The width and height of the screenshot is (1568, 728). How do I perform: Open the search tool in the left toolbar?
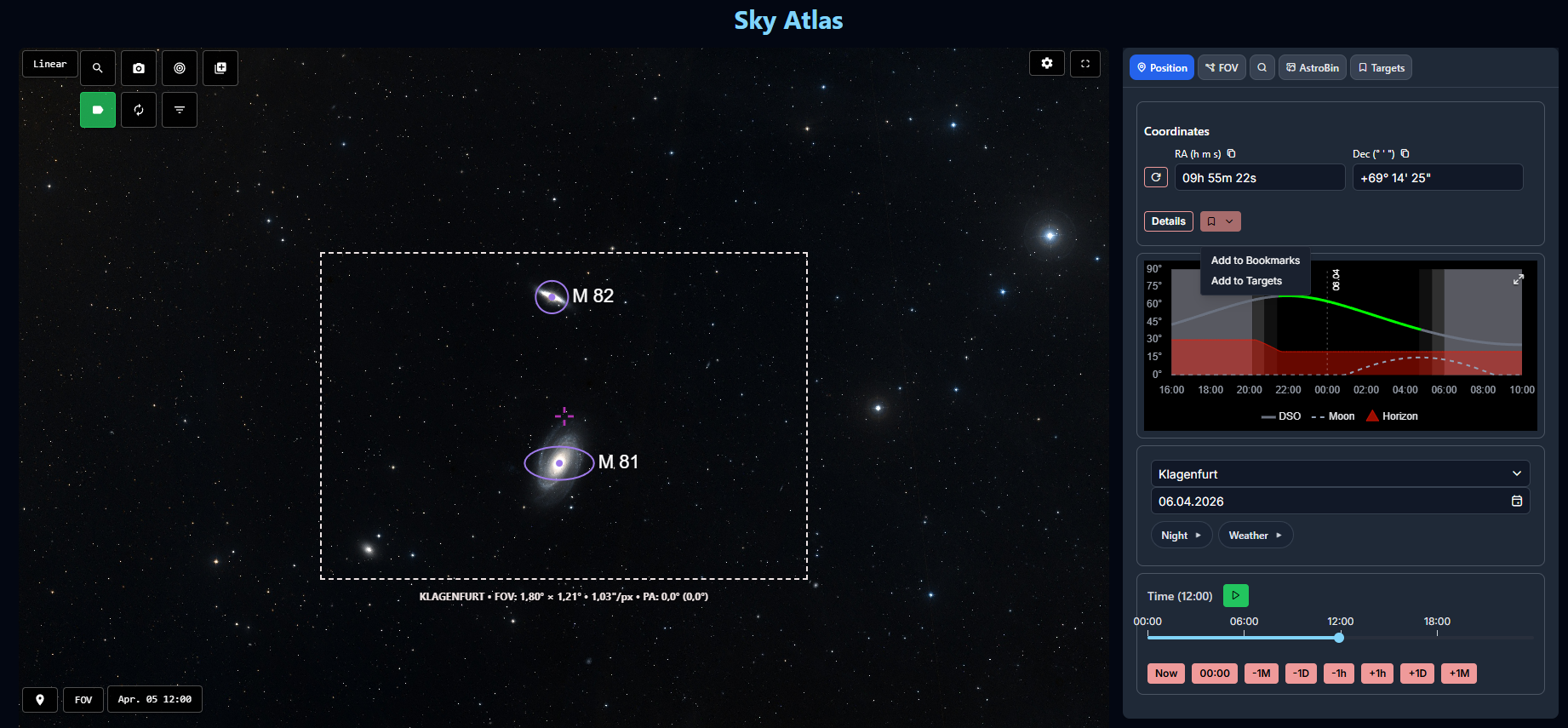coord(98,68)
